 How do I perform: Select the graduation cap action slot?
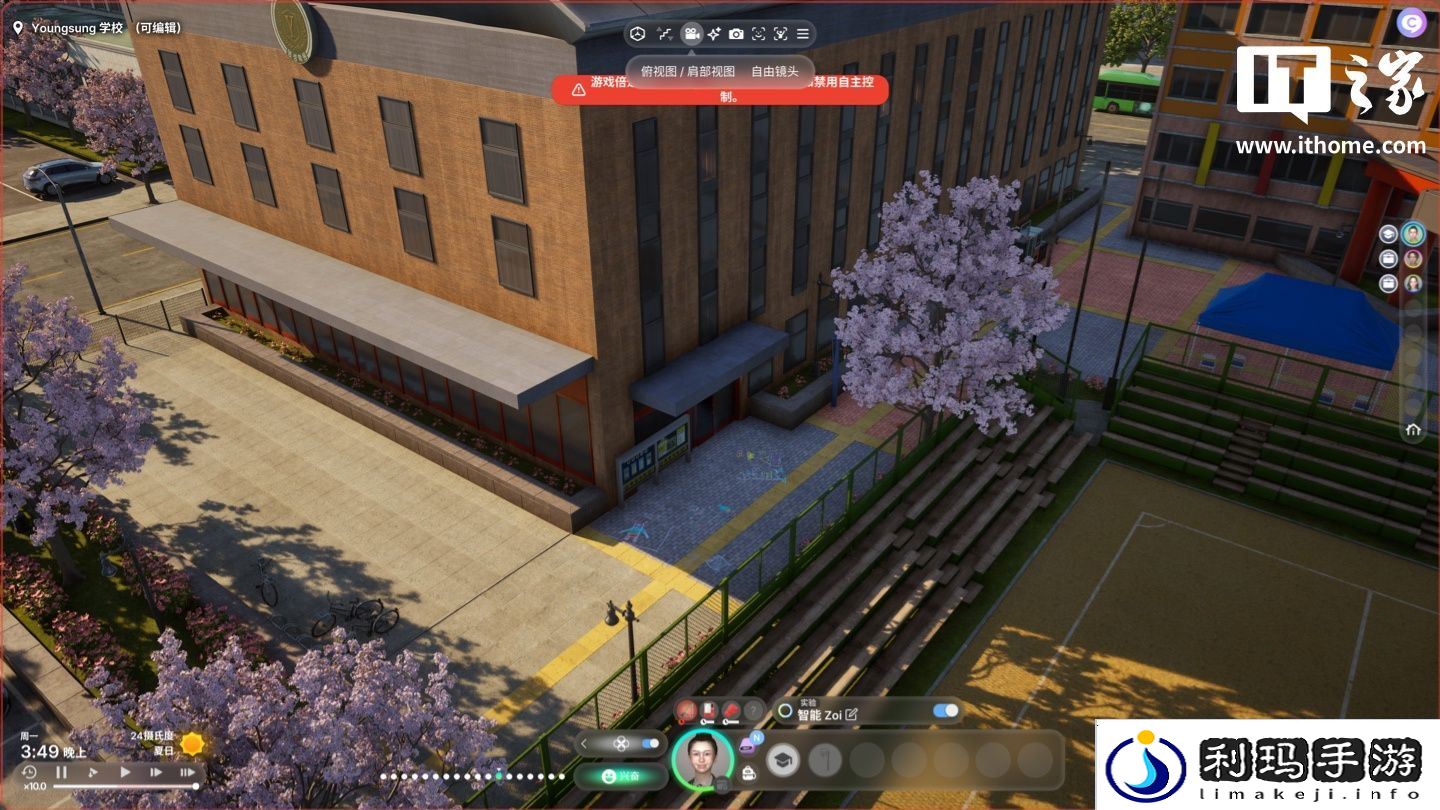pos(783,761)
